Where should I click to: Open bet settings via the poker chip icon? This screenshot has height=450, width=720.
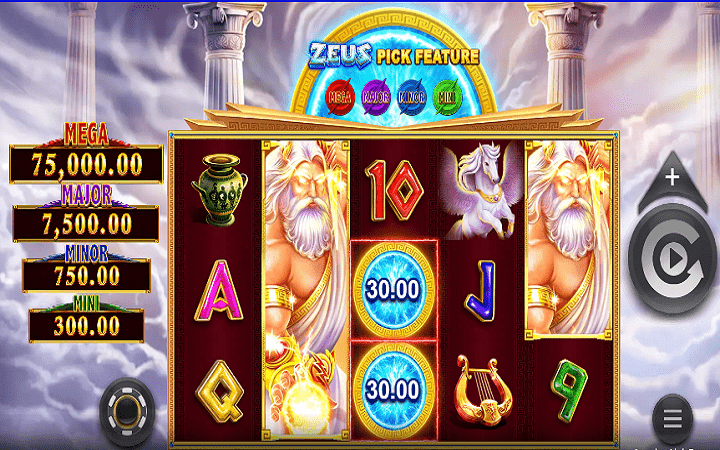(x=127, y=409)
